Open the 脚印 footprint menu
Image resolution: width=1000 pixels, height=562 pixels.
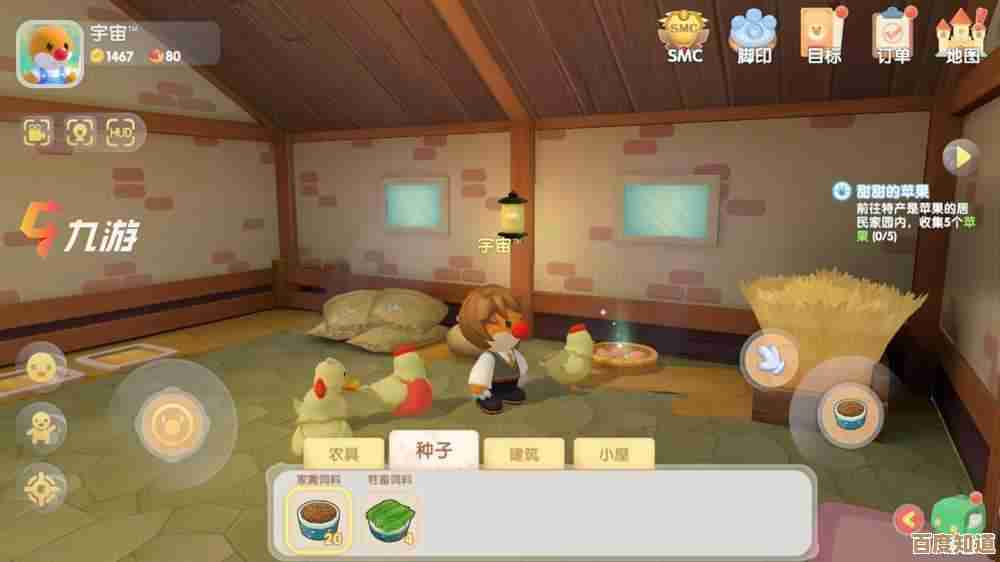tap(755, 35)
